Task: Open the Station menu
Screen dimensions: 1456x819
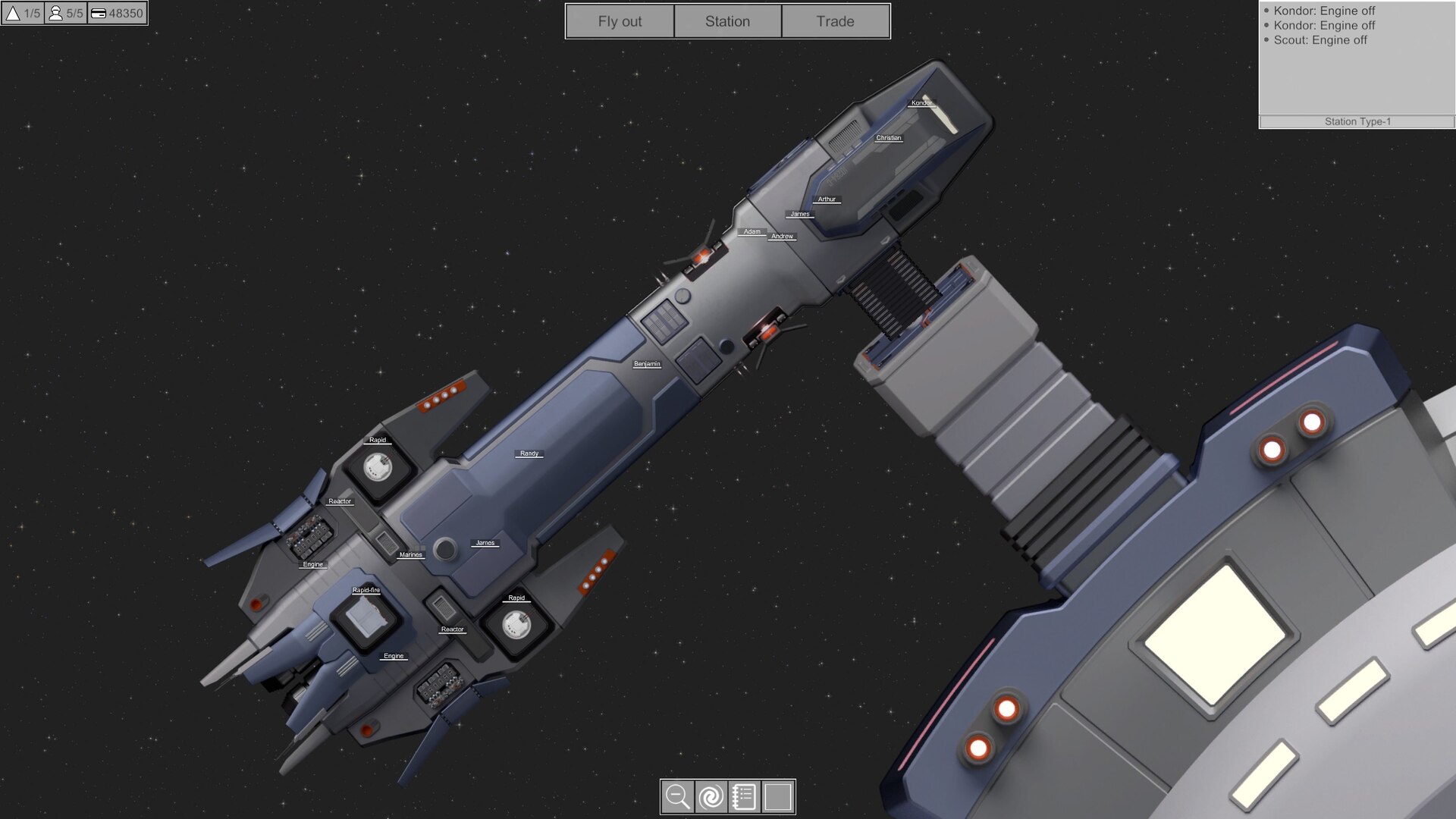Action: pos(727,21)
